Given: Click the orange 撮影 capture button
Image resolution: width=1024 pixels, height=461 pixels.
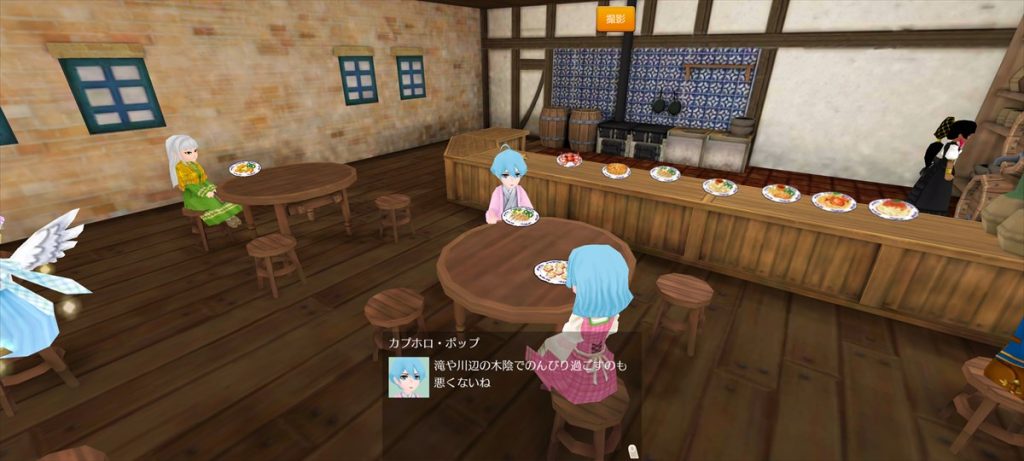Looking at the screenshot, I should pyautogui.click(x=616, y=18).
